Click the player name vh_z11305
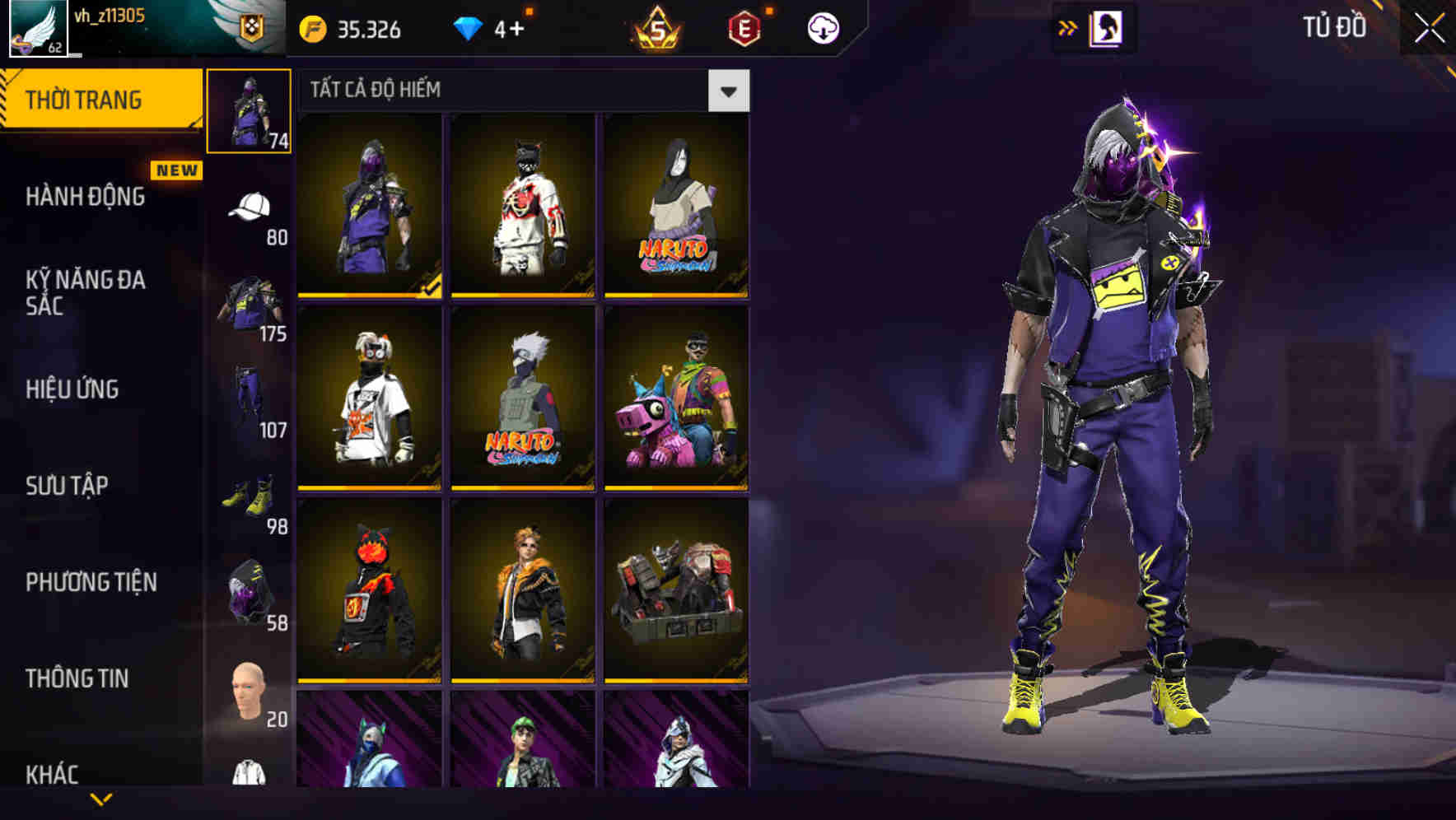Image resolution: width=1456 pixels, height=820 pixels. [x=111, y=14]
